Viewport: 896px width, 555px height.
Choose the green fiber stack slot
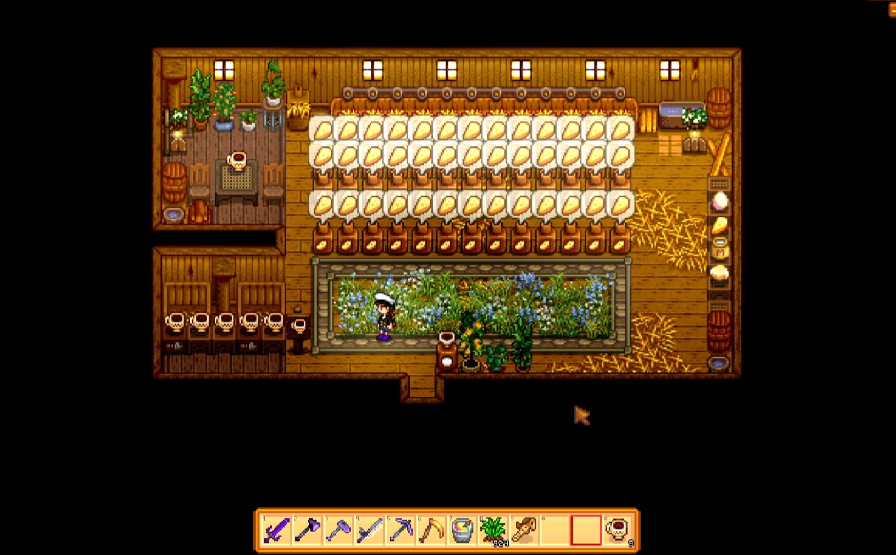(493, 530)
